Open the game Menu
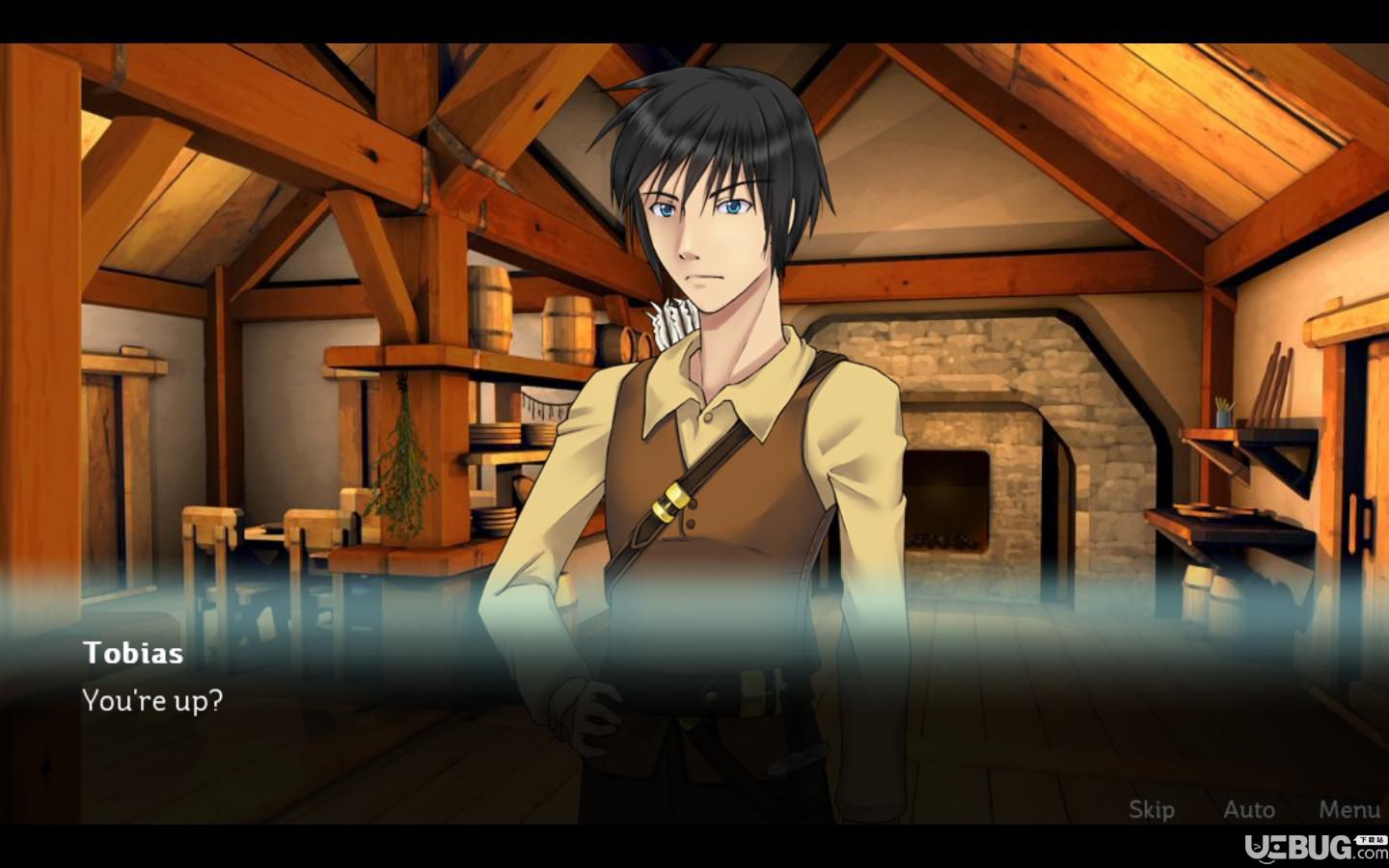This screenshot has height=868, width=1389. coord(1349,809)
